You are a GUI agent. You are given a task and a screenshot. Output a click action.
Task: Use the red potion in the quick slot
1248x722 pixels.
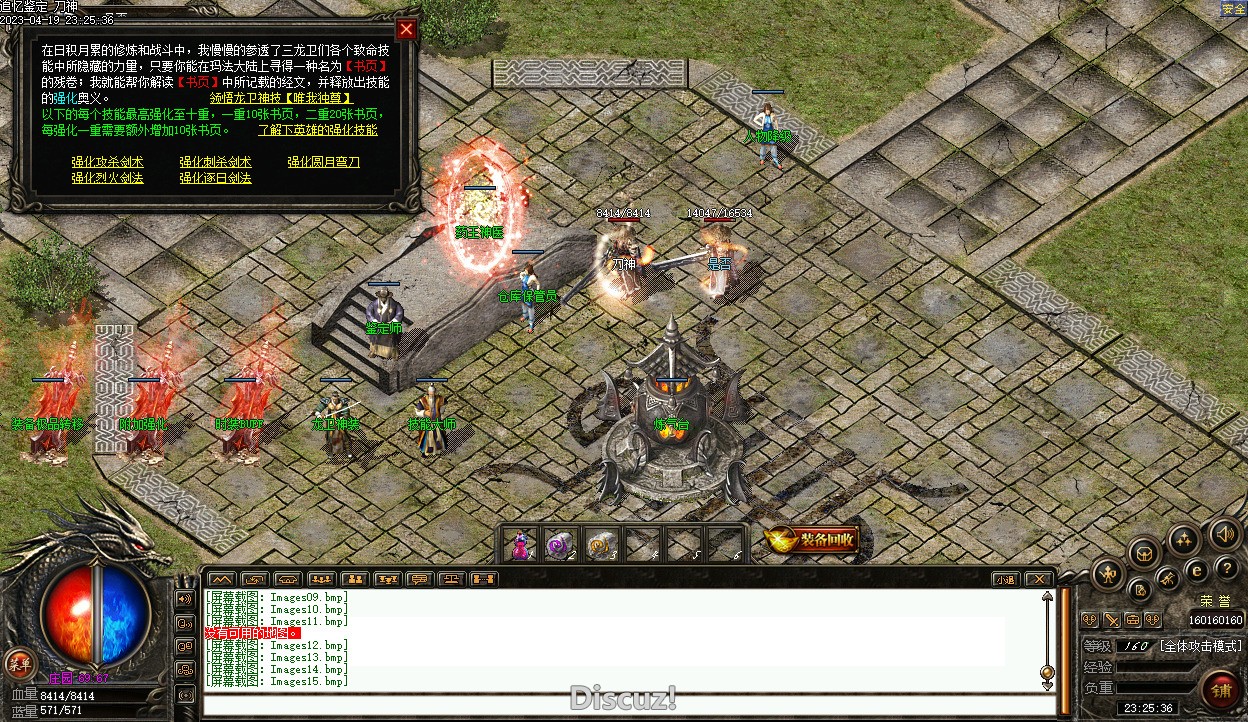520,545
